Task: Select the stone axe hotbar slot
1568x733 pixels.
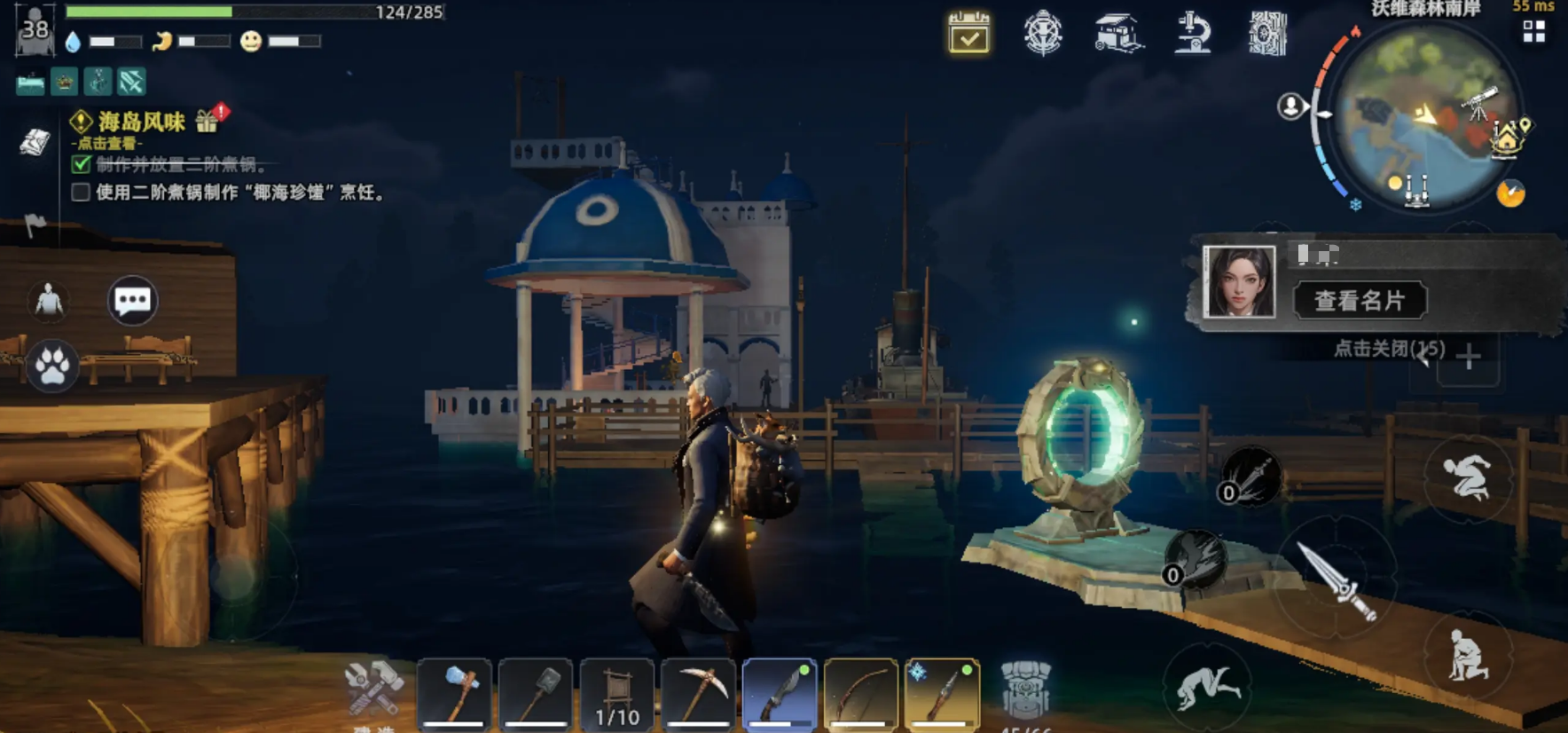Action: 454,694
